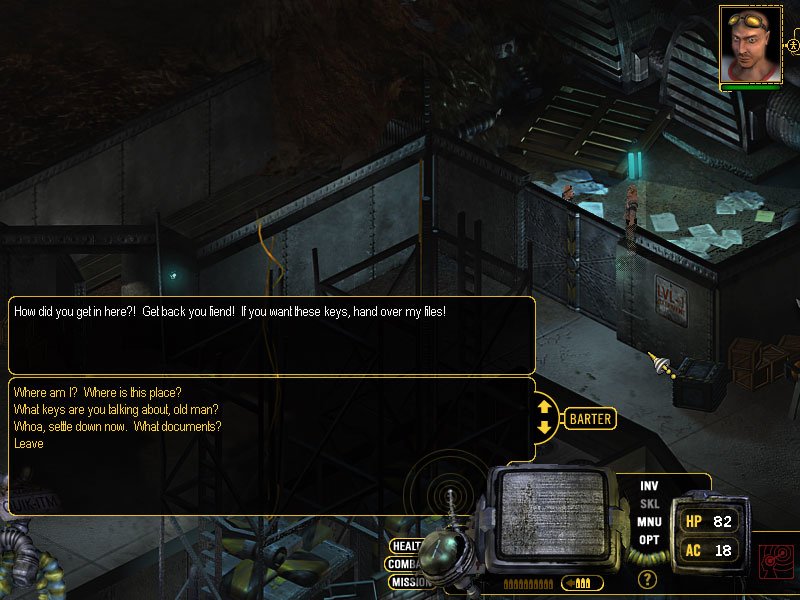Open the SKL skills screen
This screenshot has height=600, width=800.
pos(649,504)
